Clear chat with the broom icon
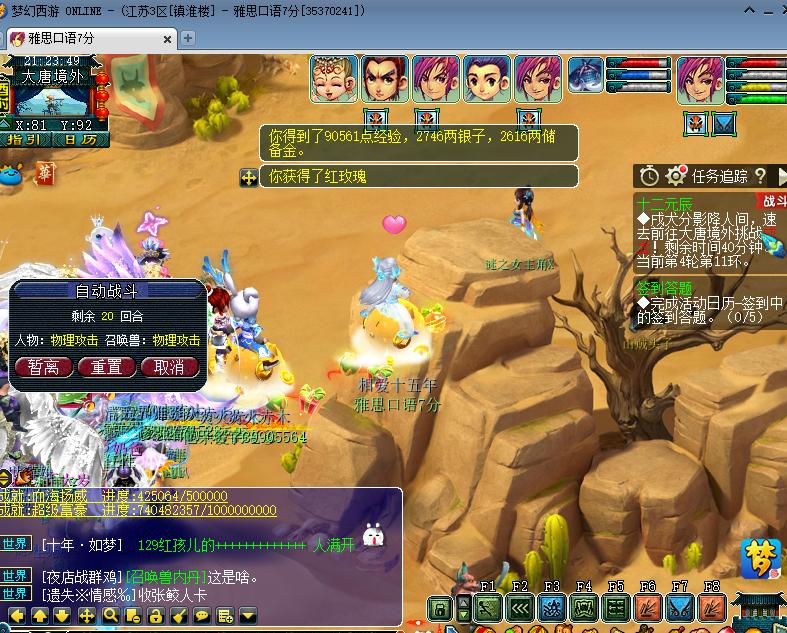Viewport: 787px width, 633px height. 178,616
